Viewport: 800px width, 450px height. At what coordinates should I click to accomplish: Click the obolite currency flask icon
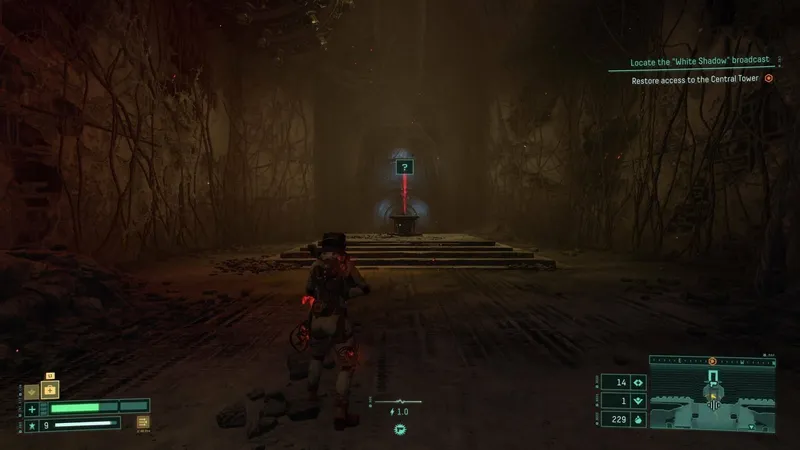tap(636, 419)
